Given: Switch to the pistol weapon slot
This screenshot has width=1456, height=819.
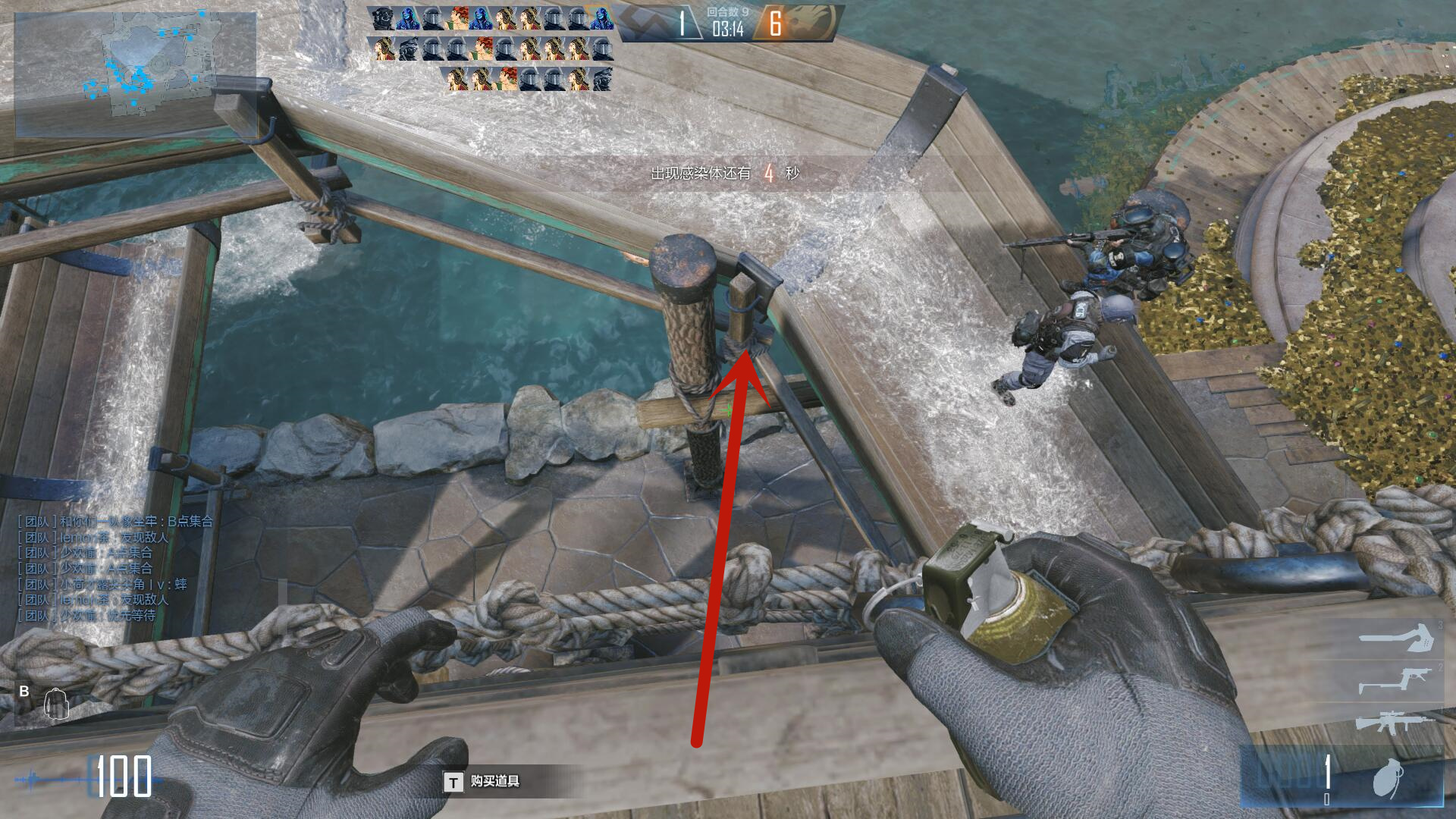Looking at the screenshot, I should tap(1394, 679).
